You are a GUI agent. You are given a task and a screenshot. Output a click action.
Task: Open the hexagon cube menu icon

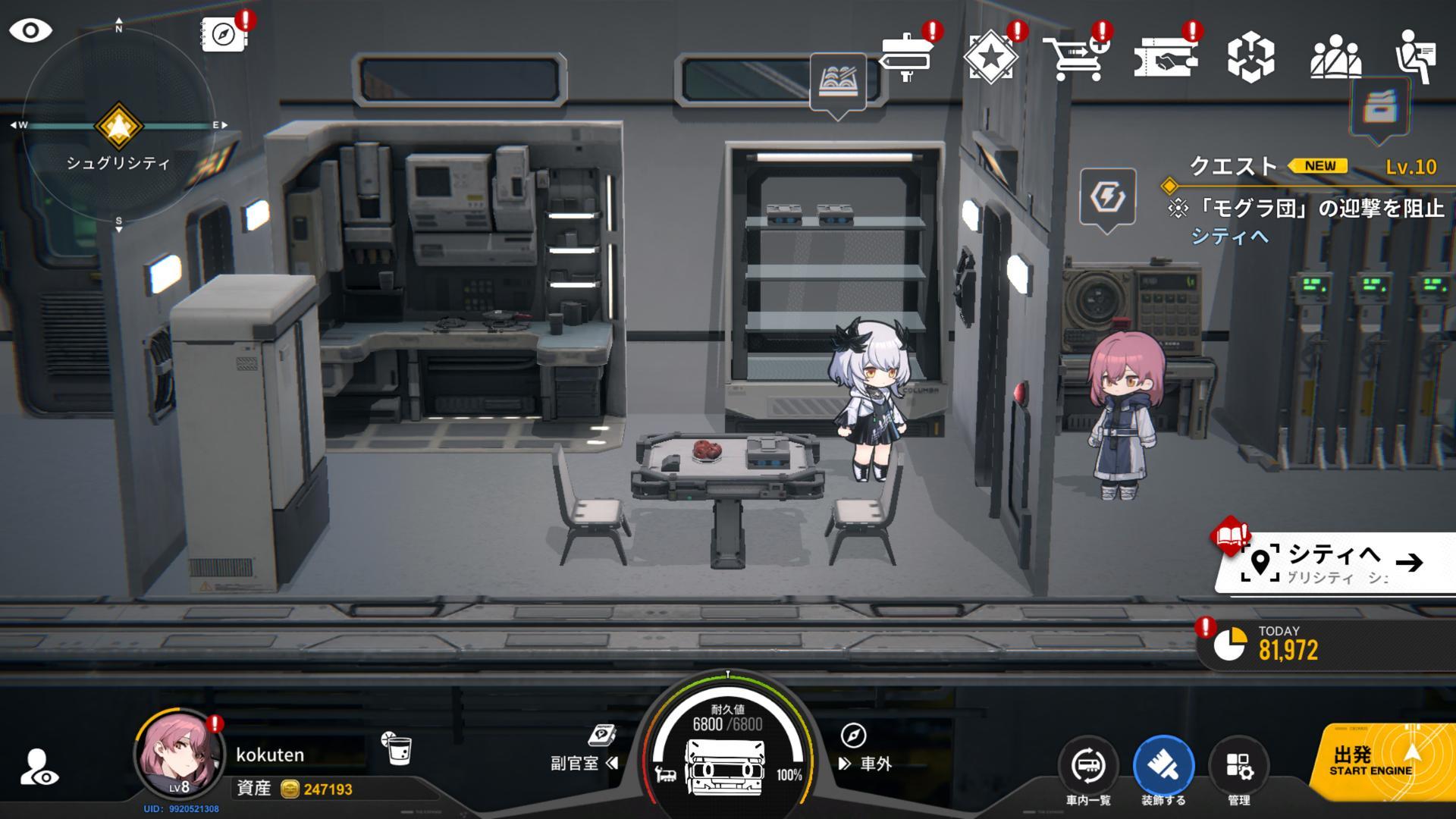1250,57
